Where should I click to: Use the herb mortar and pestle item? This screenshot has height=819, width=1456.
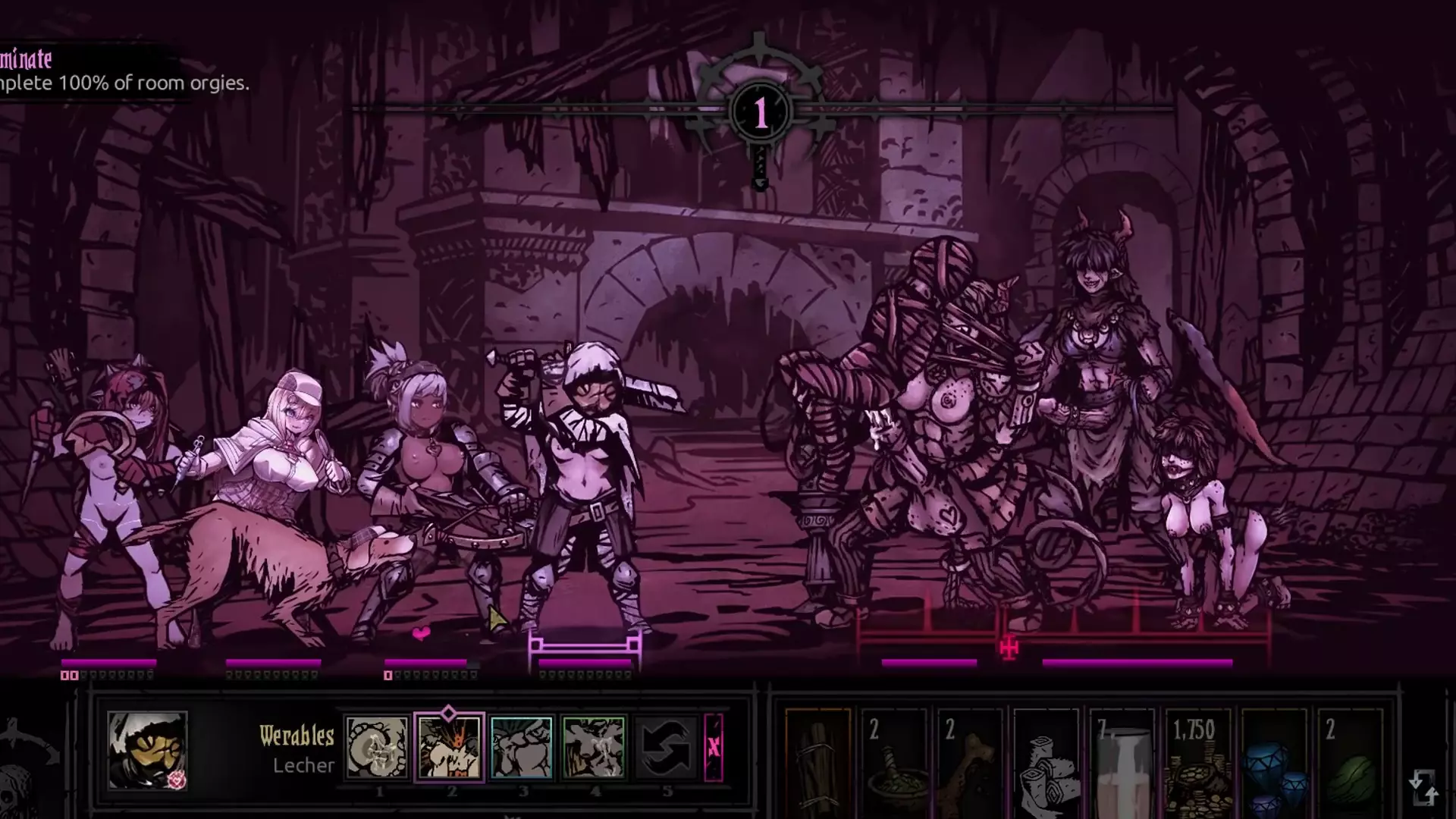click(x=895, y=762)
